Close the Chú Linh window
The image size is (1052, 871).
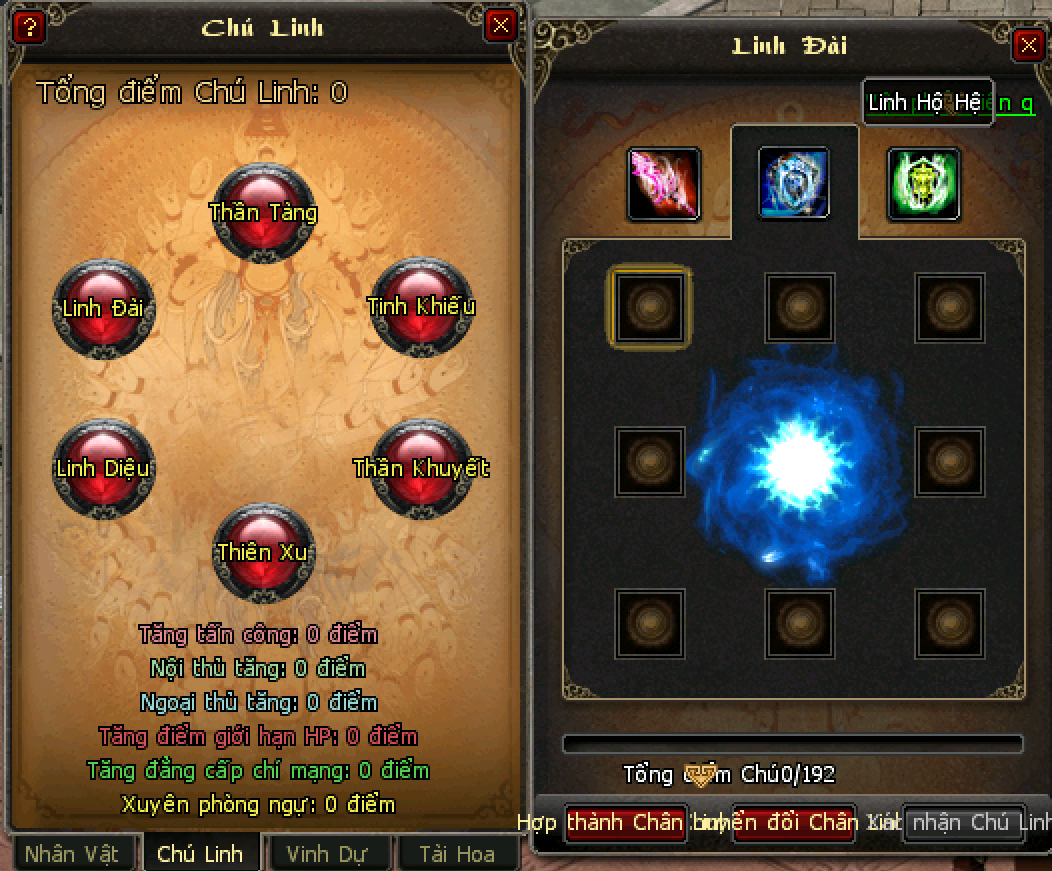pos(500,25)
